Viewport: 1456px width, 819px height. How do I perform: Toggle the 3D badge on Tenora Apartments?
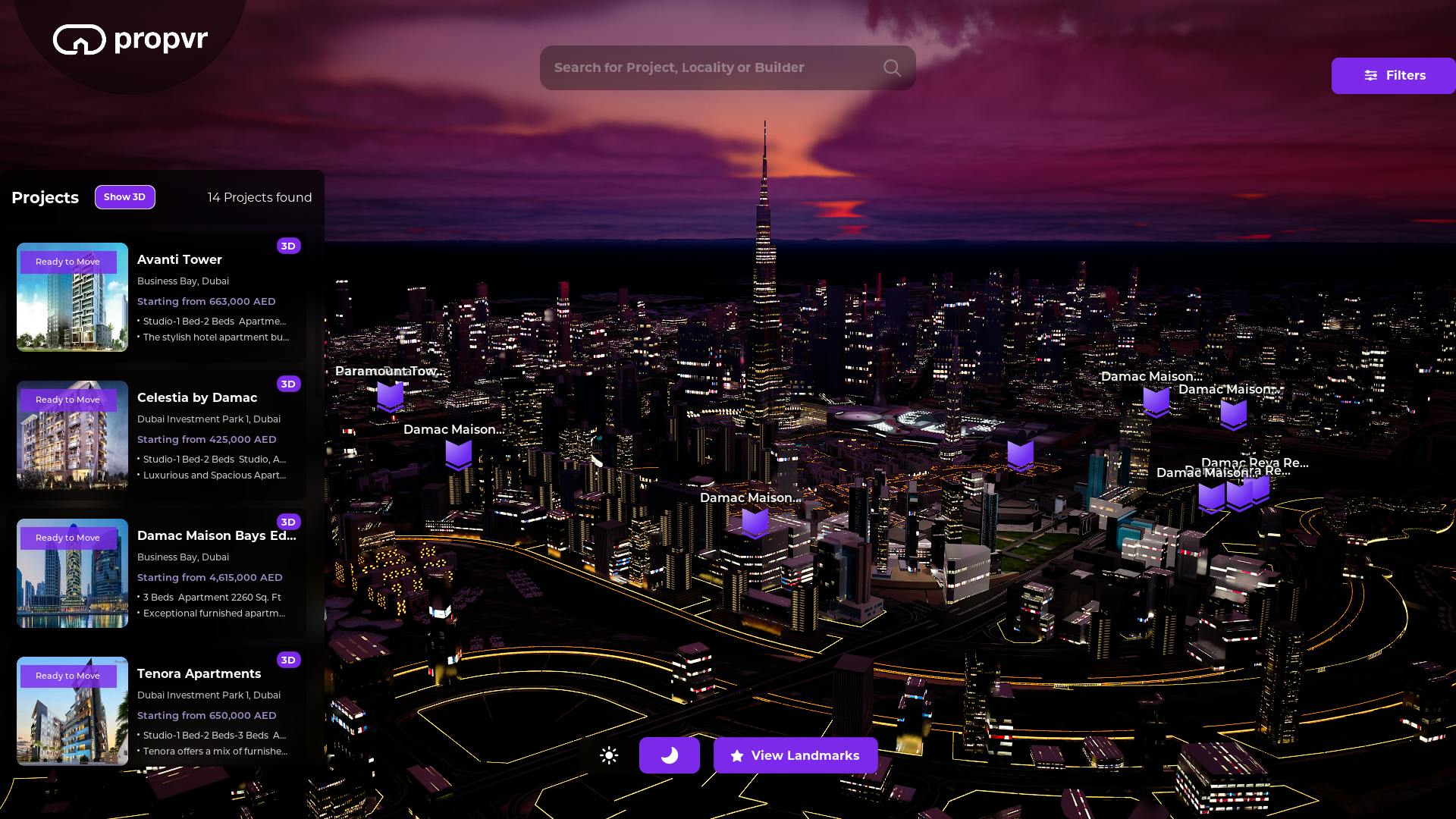click(288, 660)
